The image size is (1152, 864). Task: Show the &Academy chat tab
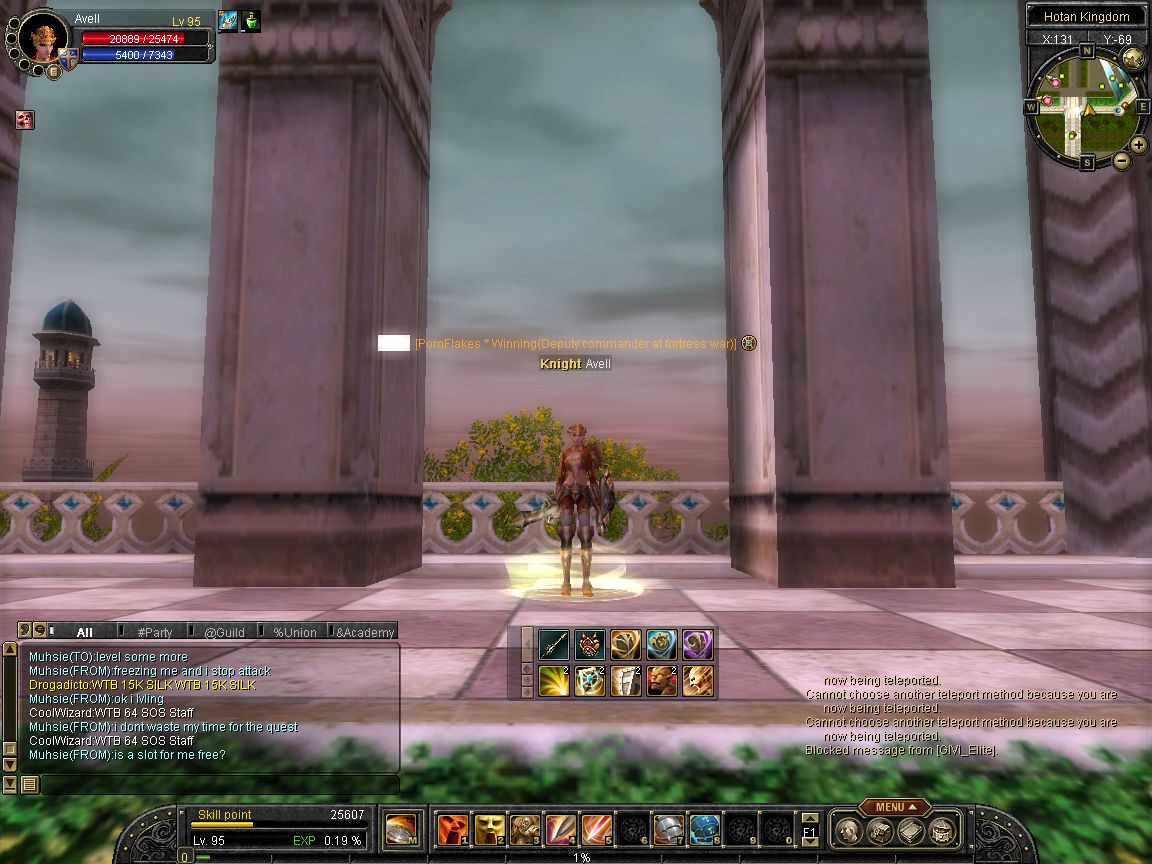tap(365, 632)
